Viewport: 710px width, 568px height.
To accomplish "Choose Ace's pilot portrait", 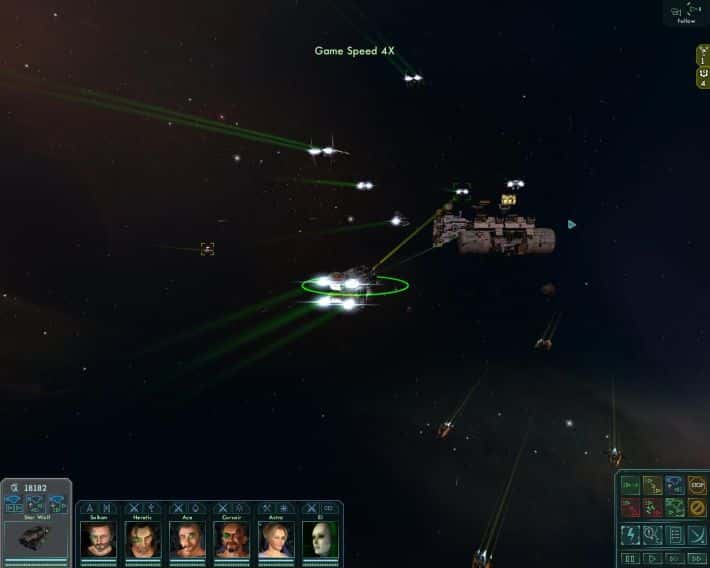I will (x=187, y=538).
